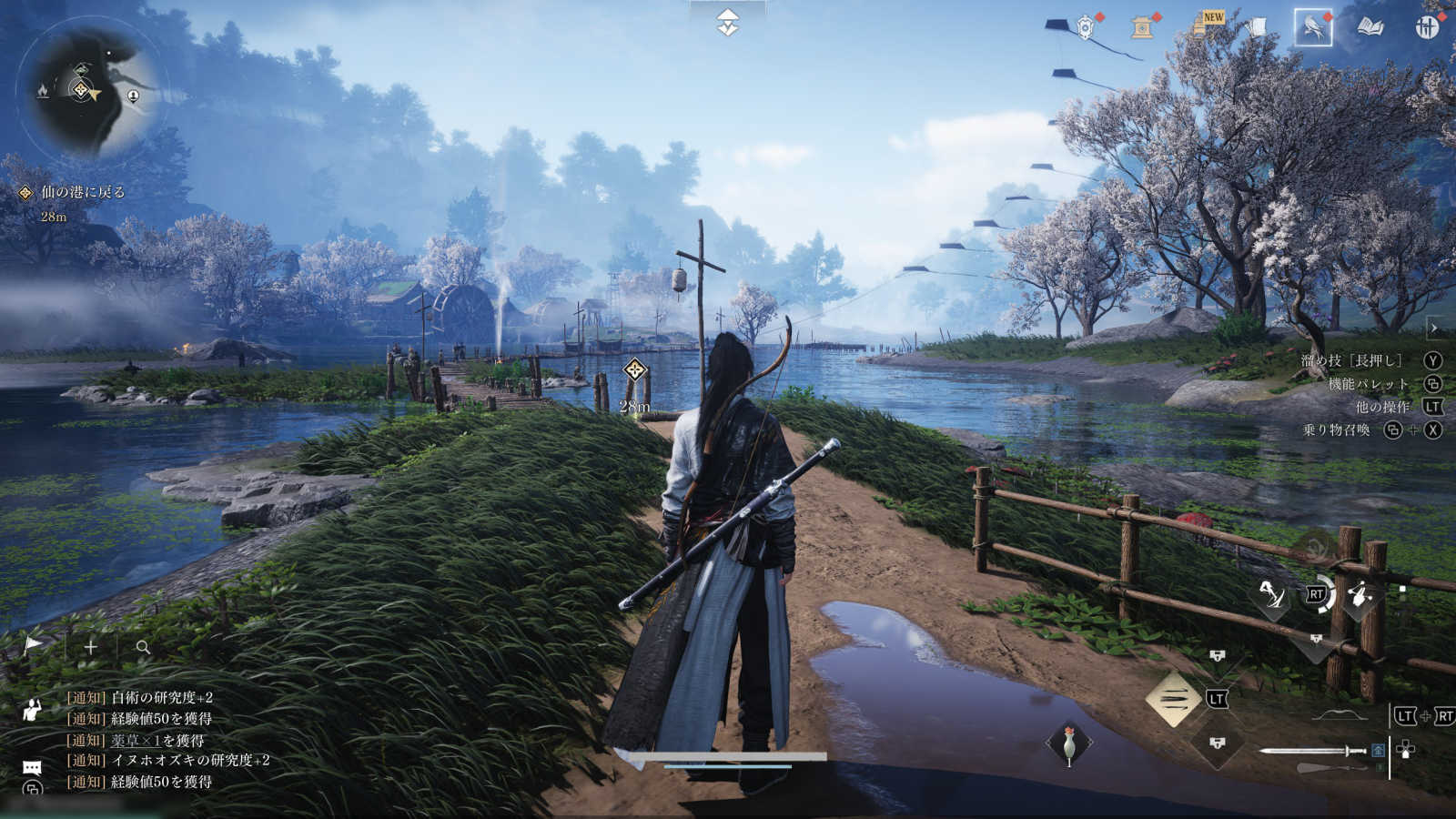This screenshot has height=819, width=1456.
Task: Open the magnifying glass search icon
Action: (143, 647)
